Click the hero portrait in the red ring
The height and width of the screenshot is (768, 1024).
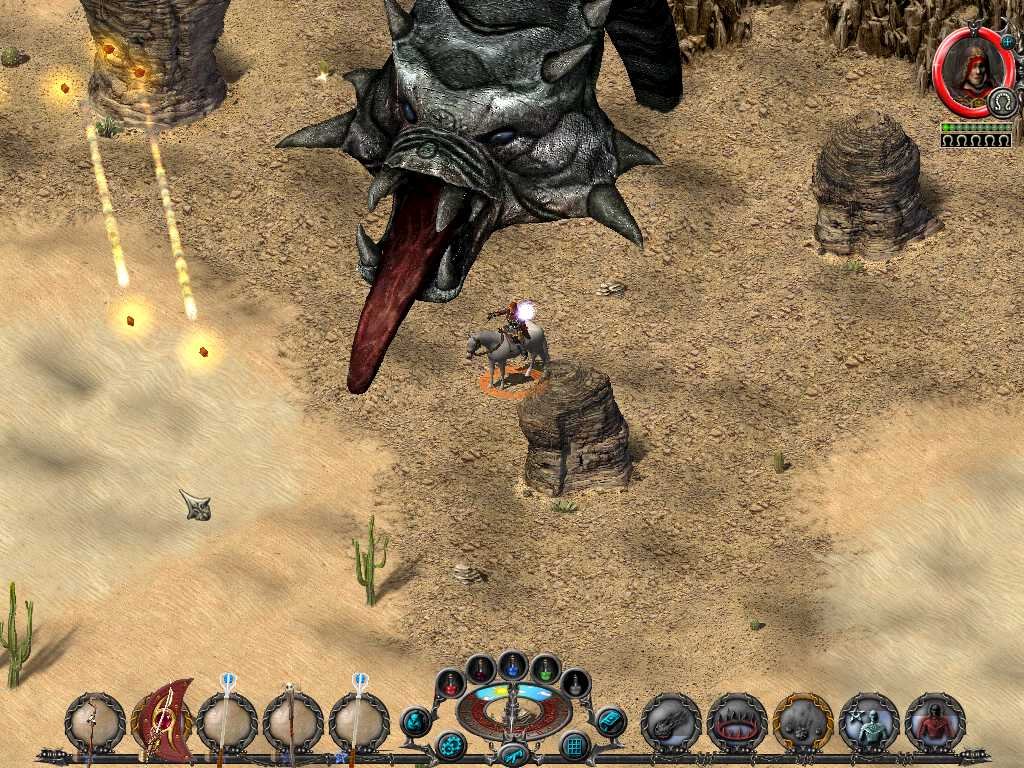967,72
